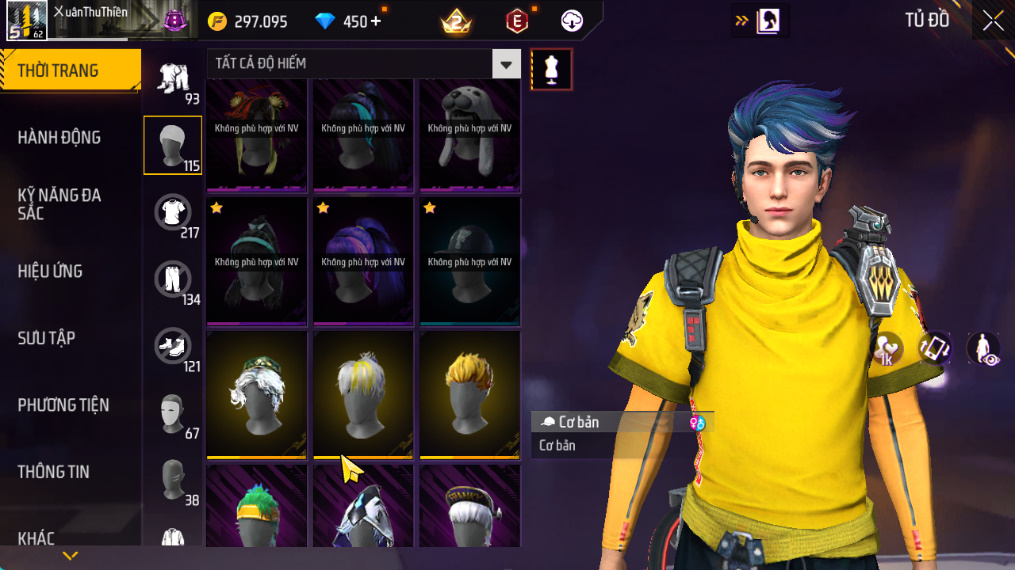This screenshot has height=570, width=1015.
Task: Click the gold coin balance 297.095
Action: tap(249, 21)
